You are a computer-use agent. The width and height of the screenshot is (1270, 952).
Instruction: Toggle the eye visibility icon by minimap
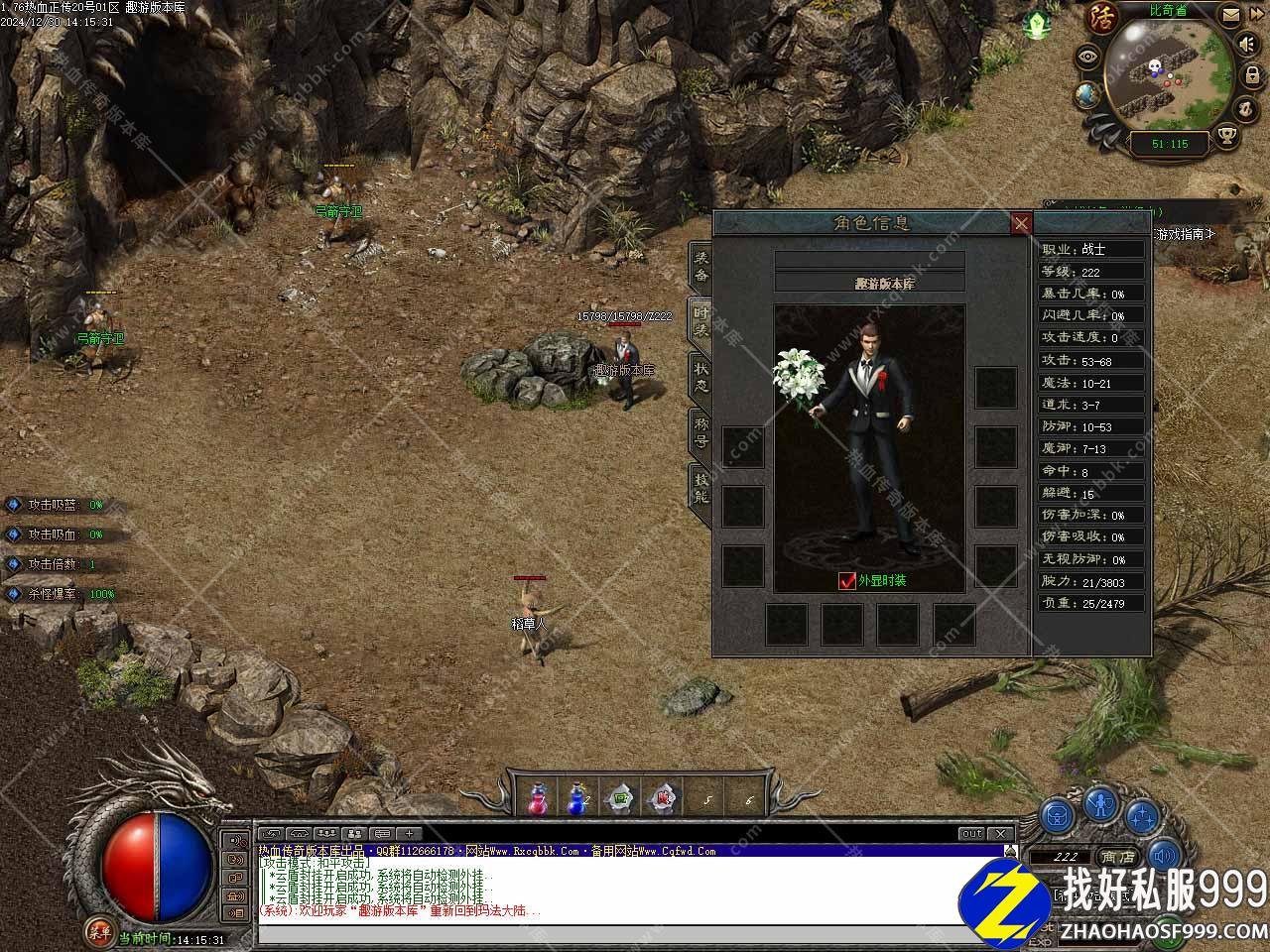click(x=1089, y=57)
